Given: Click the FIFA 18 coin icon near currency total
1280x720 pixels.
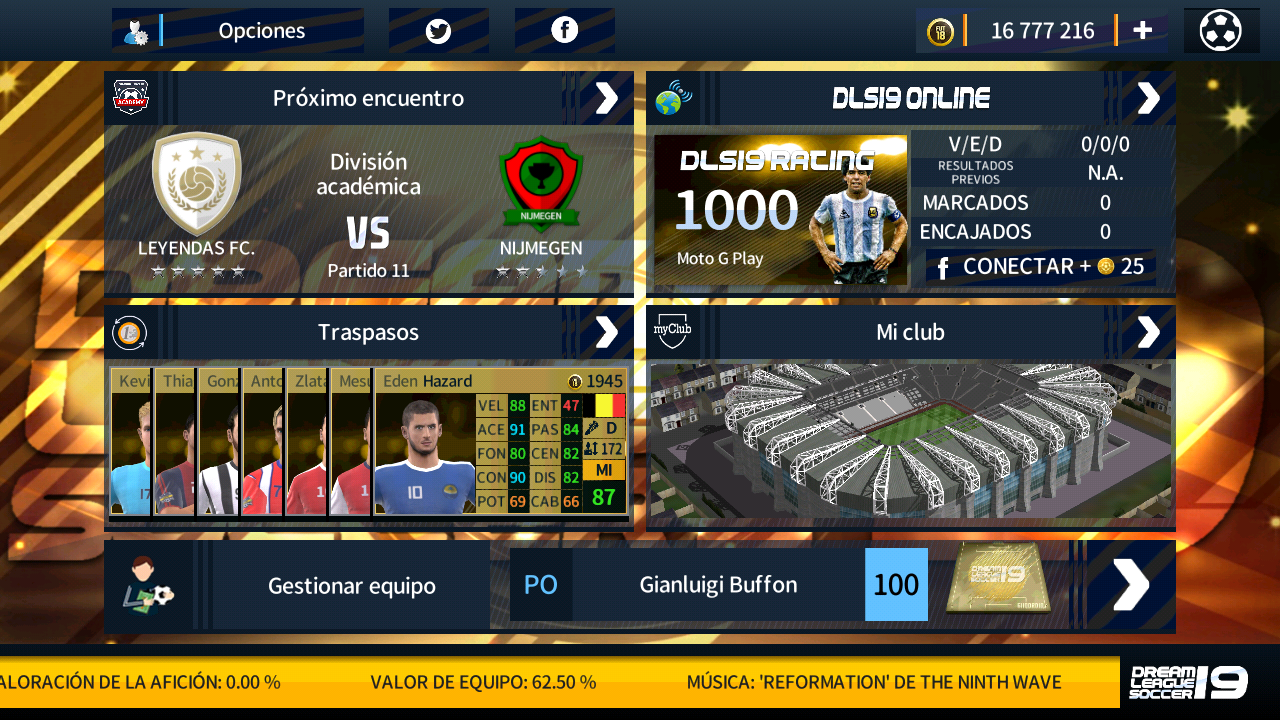Looking at the screenshot, I should 941,30.
